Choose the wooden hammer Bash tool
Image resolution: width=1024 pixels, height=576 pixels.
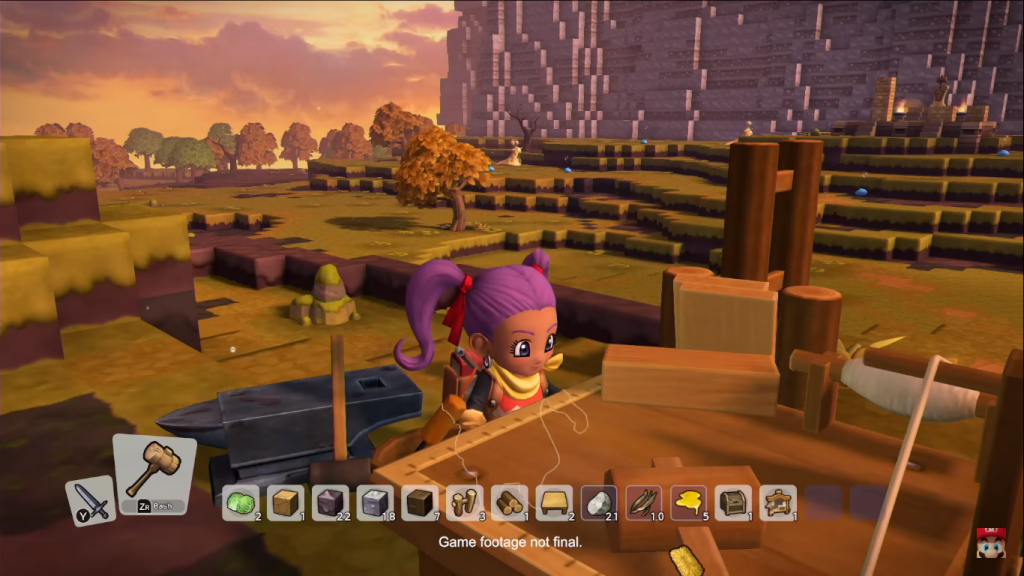coord(153,474)
